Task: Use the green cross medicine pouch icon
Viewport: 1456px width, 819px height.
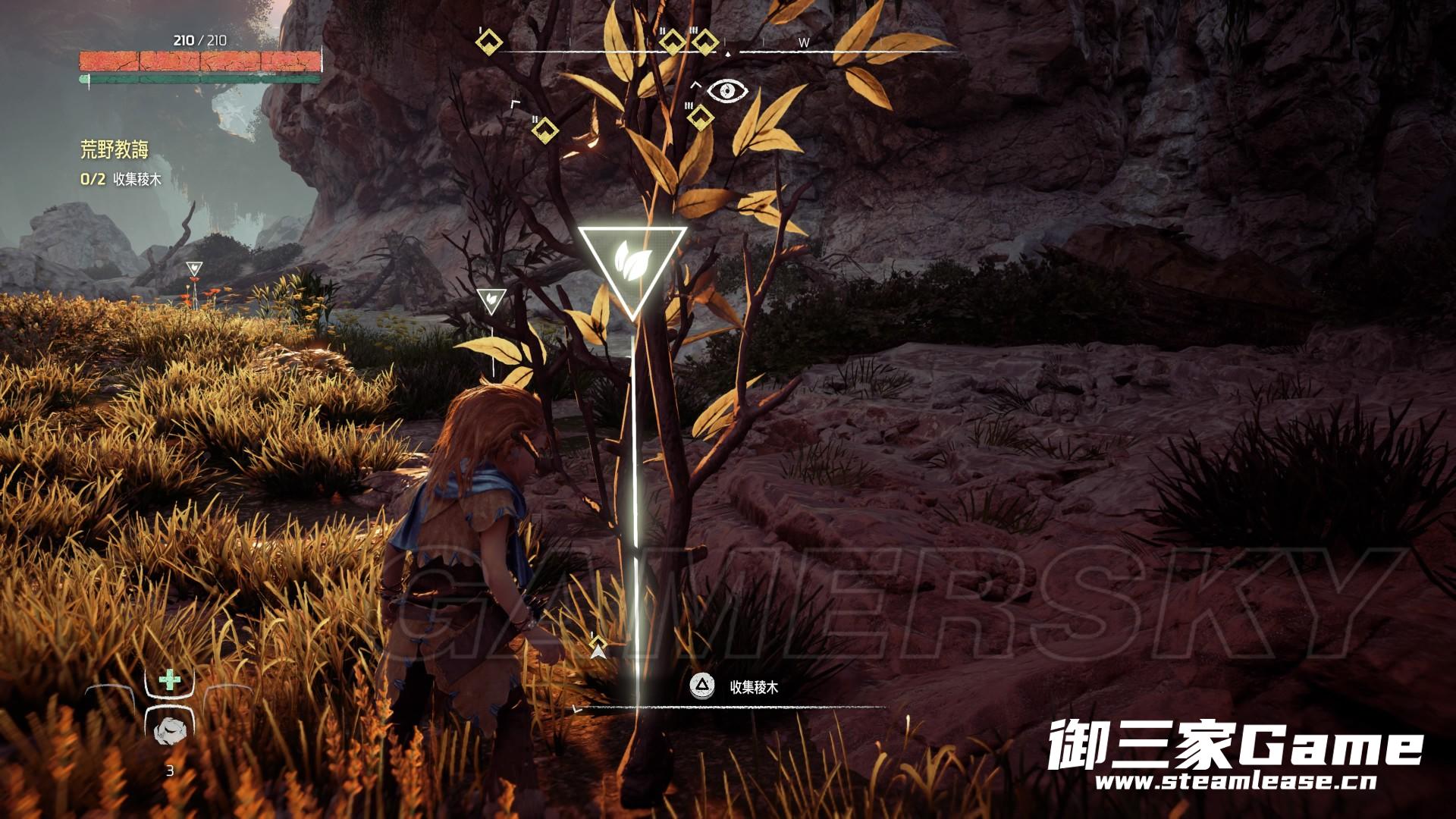Action: click(170, 680)
